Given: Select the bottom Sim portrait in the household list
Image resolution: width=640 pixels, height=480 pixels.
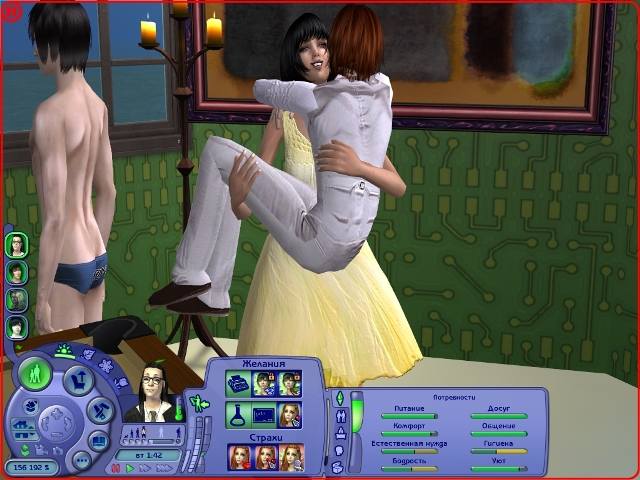Looking at the screenshot, I should (x=17, y=327).
